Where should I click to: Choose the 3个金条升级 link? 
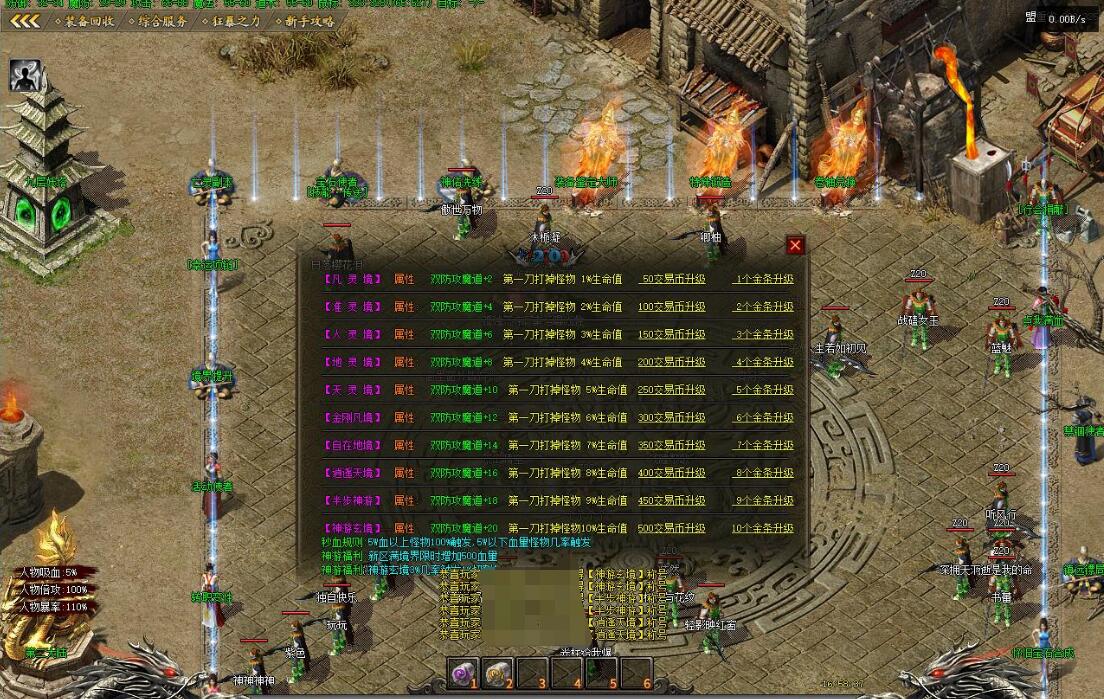coord(764,334)
